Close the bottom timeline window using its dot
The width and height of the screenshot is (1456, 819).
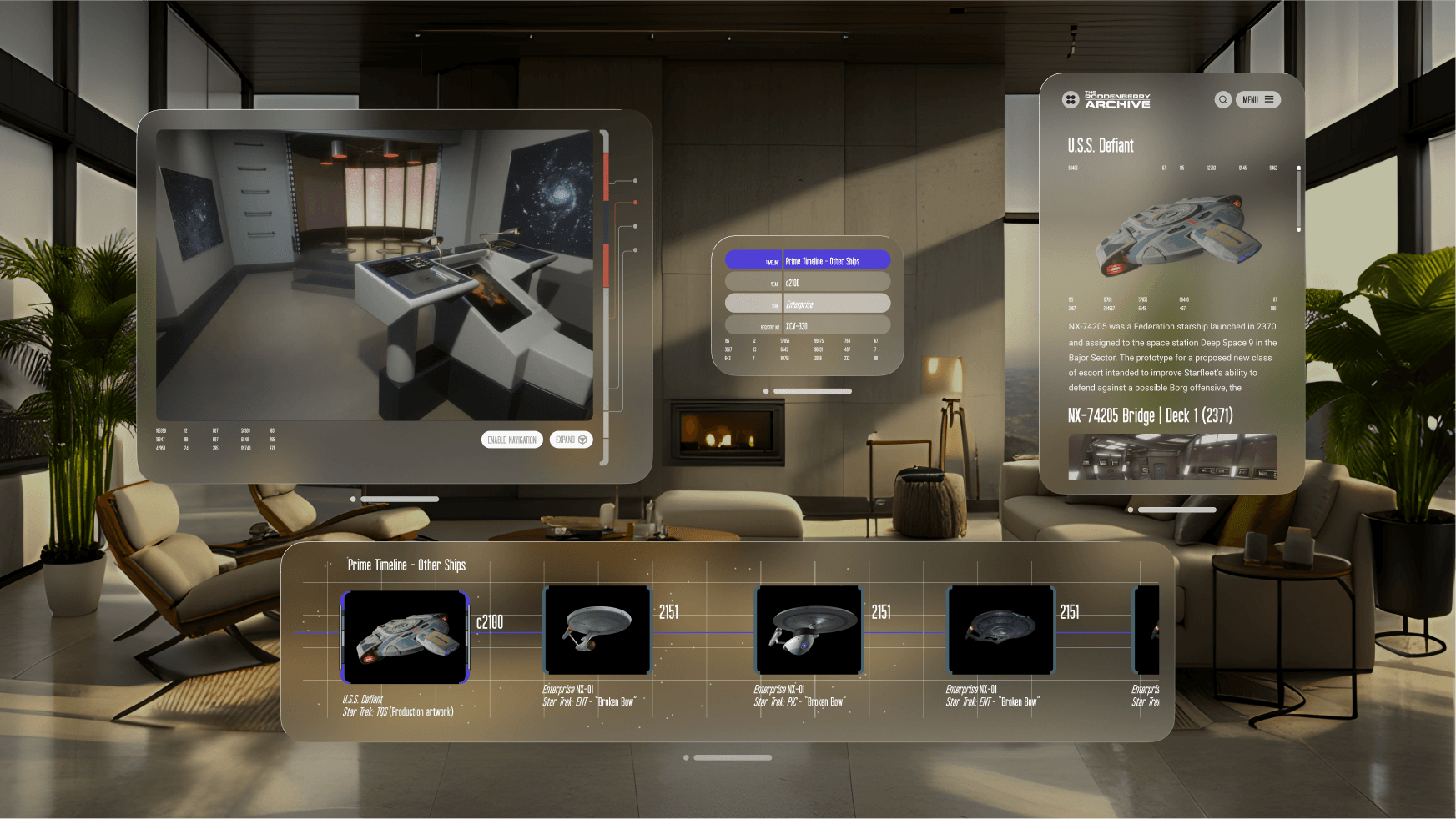pyautogui.click(x=686, y=758)
